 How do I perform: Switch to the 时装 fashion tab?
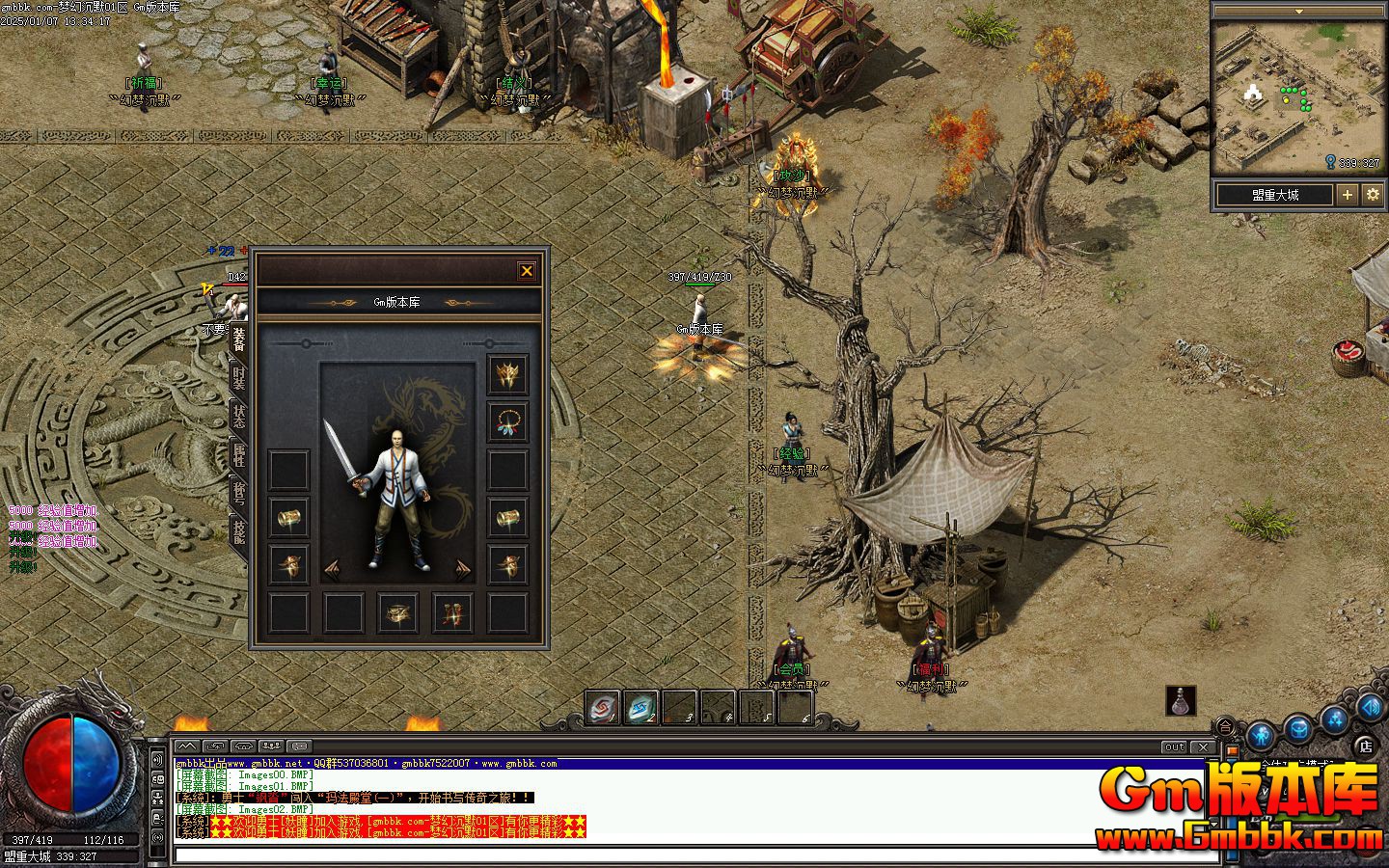click(x=238, y=379)
